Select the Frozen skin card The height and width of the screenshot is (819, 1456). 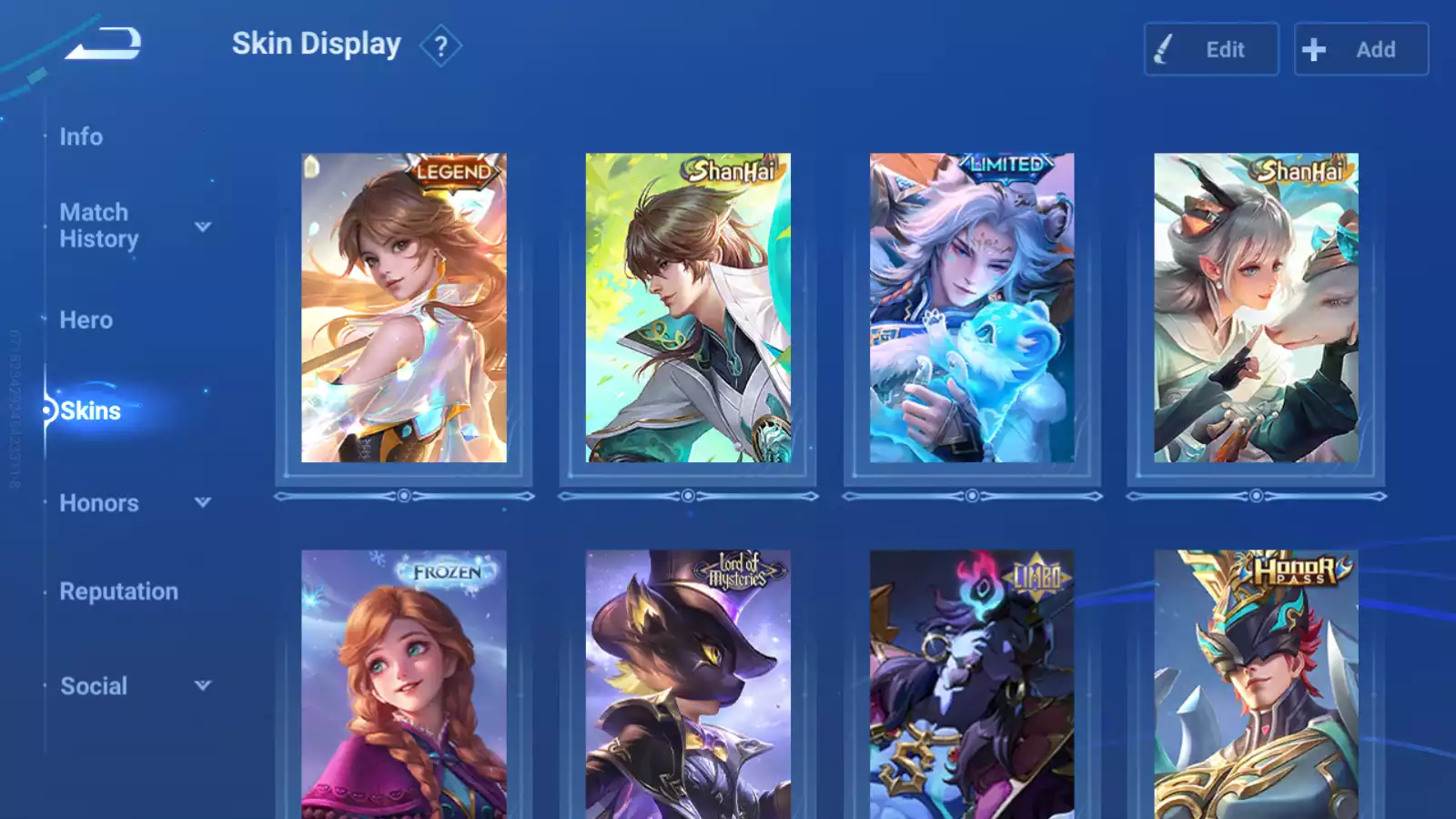404,684
